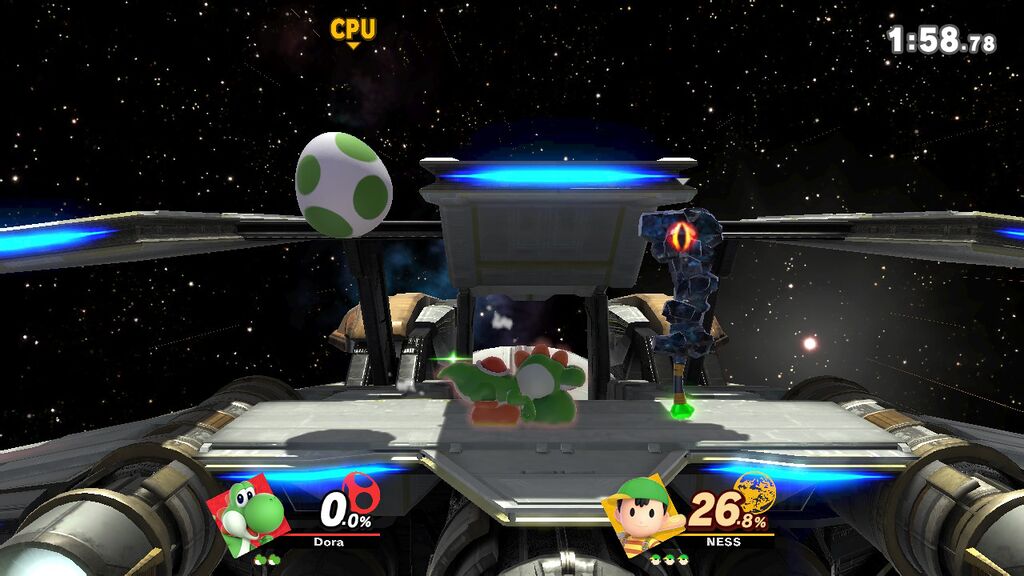
Task: Click Yoshi's character portrait in the HUD
Action: [x=249, y=514]
